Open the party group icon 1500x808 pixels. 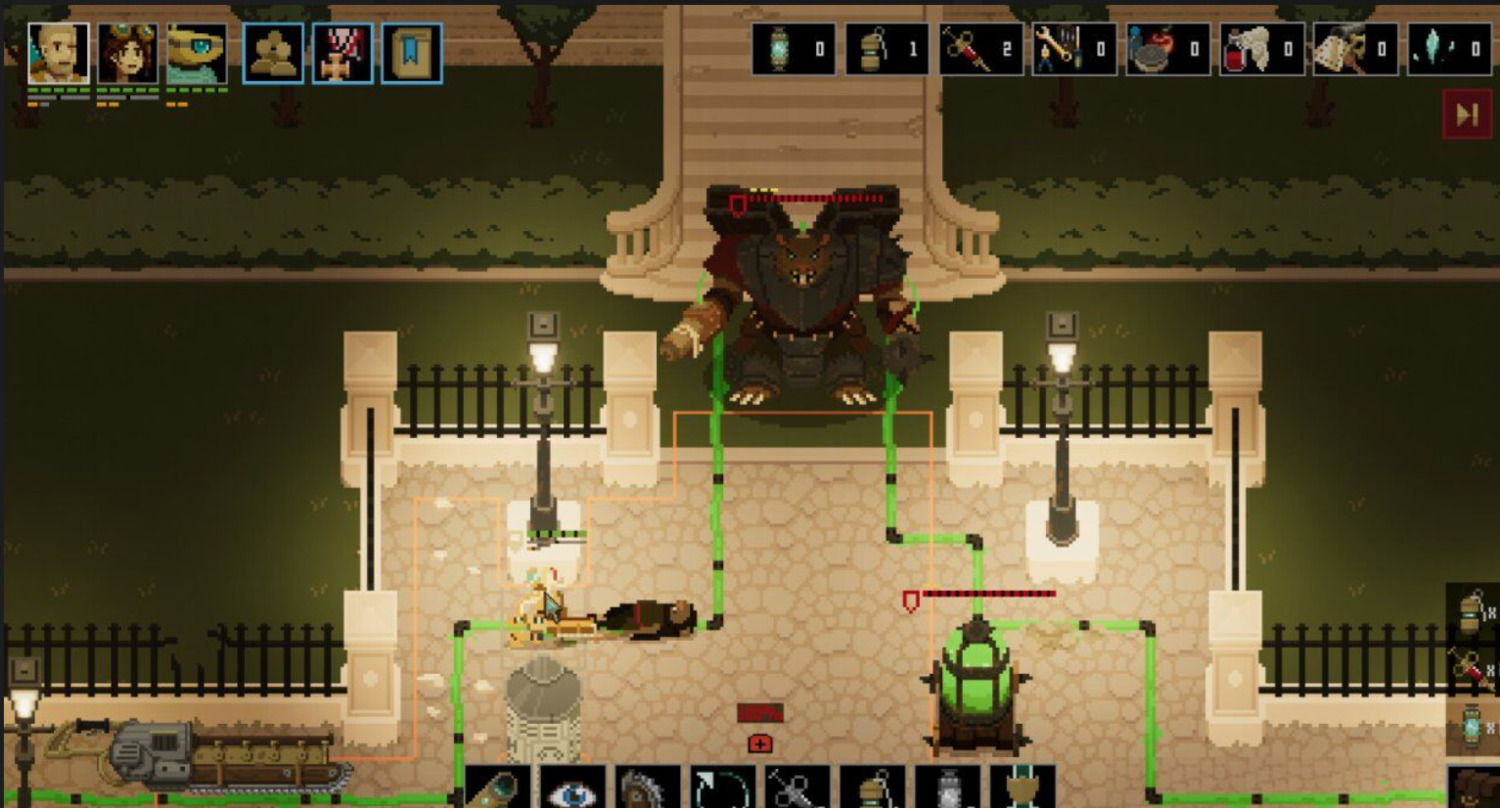pyautogui.click(x=273, y=54)
